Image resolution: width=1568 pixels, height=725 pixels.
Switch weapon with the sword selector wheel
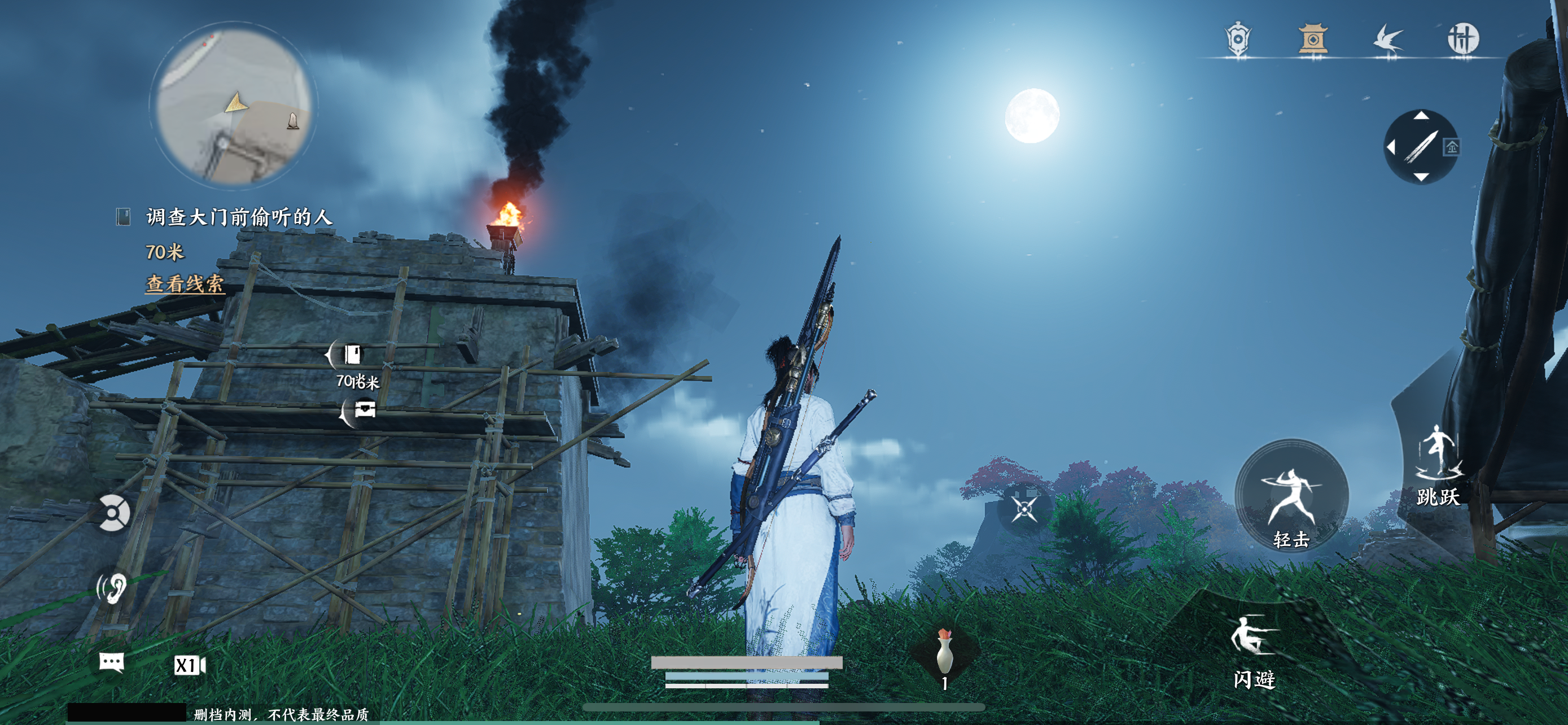pos(1420,147)
